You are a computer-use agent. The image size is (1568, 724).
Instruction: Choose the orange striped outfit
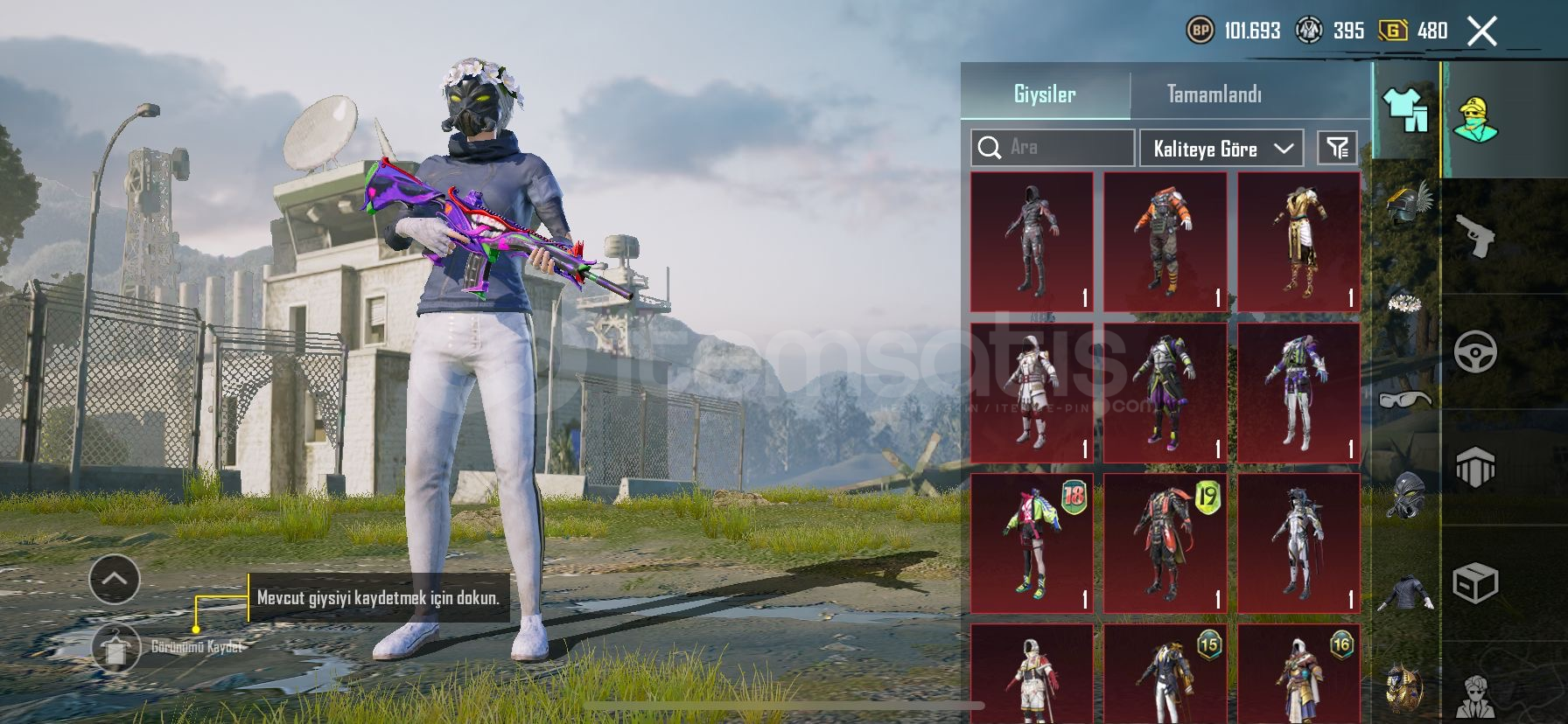[1165, 241]
